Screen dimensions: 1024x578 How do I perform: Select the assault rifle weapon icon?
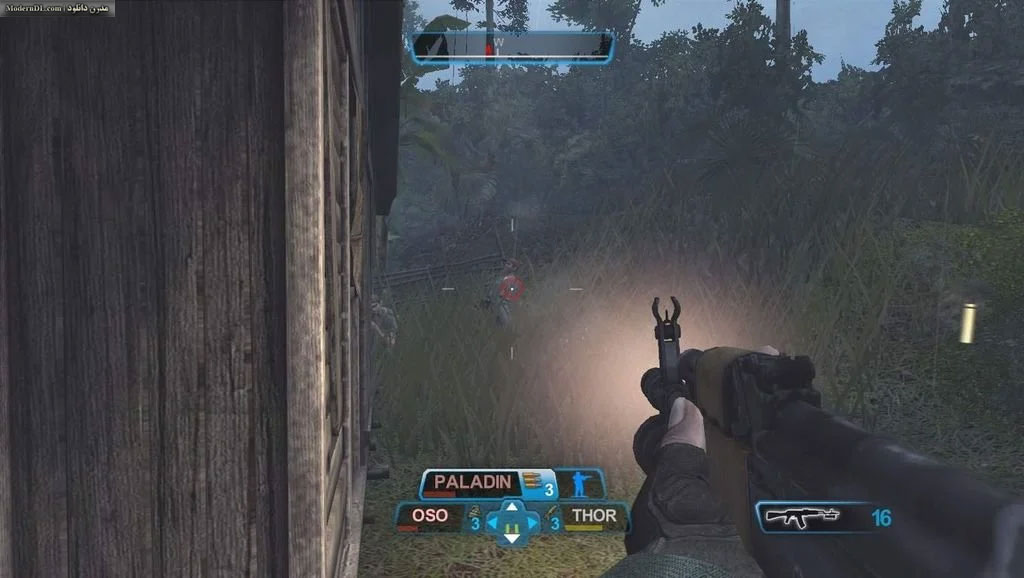click(x=801, y=517)
